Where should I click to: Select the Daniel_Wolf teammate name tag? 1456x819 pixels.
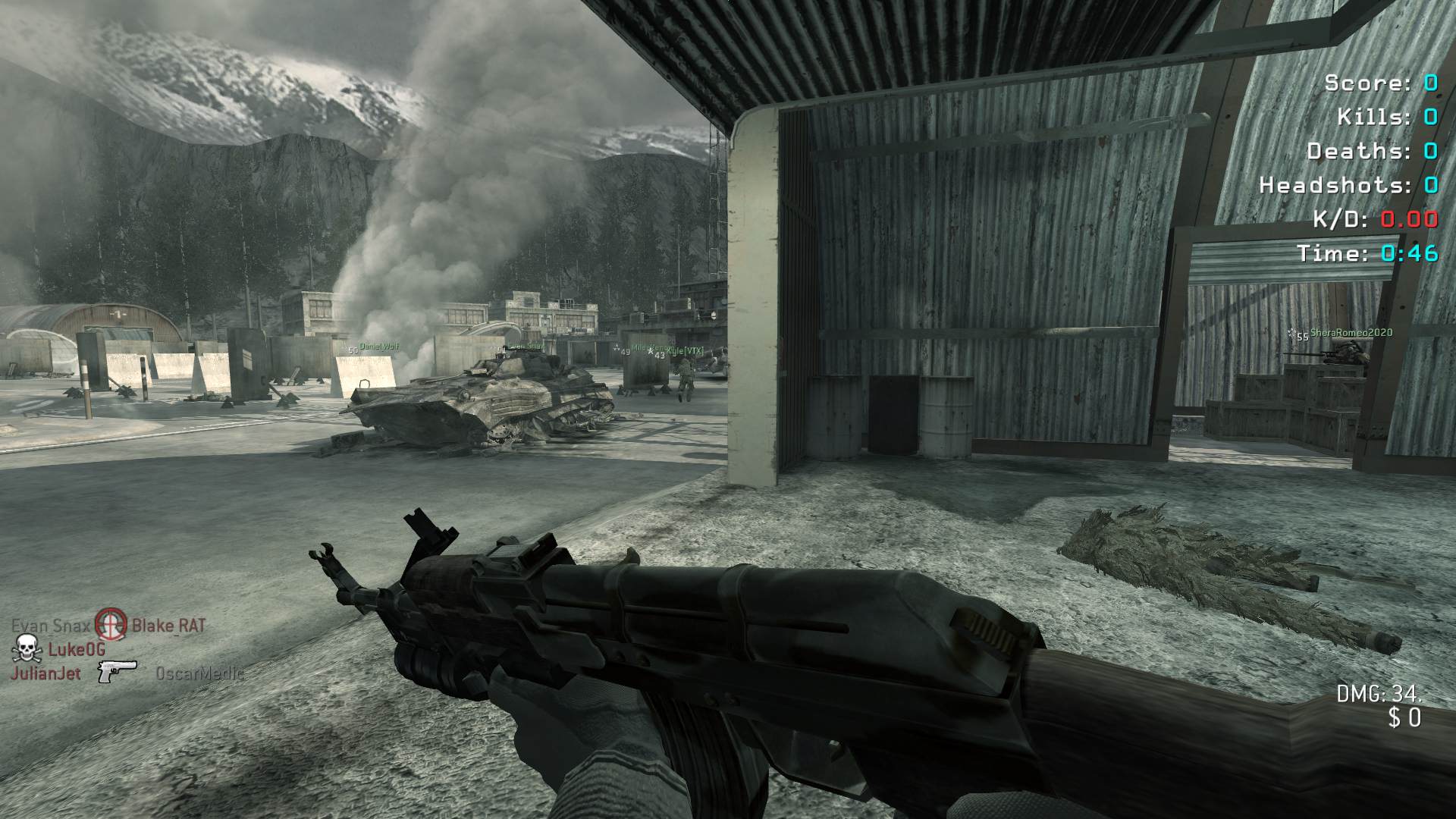point(378,347)
